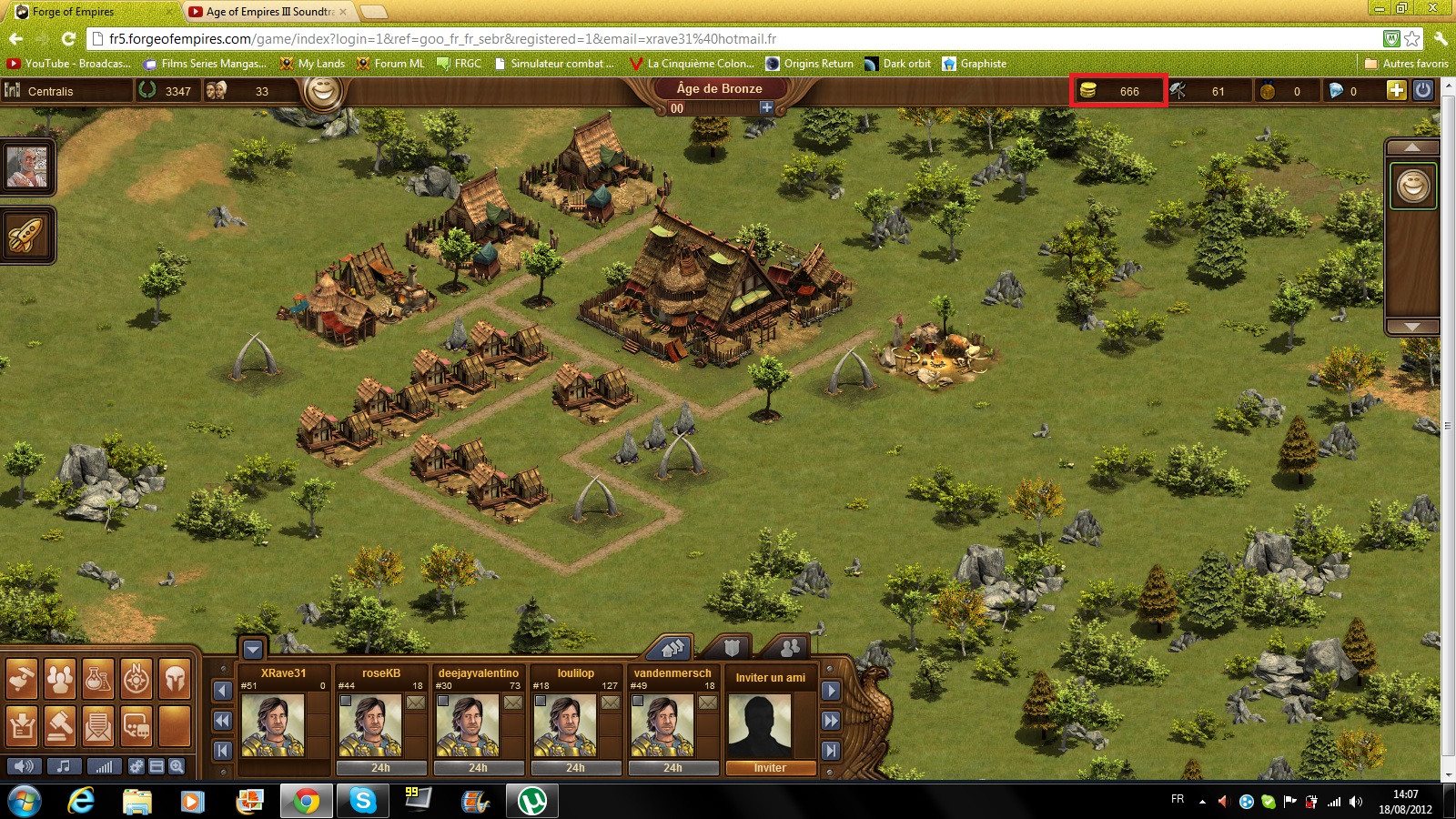Open the compass map menu
Image resolution: width=1456 pixels, height=819 pixels.
136,679
